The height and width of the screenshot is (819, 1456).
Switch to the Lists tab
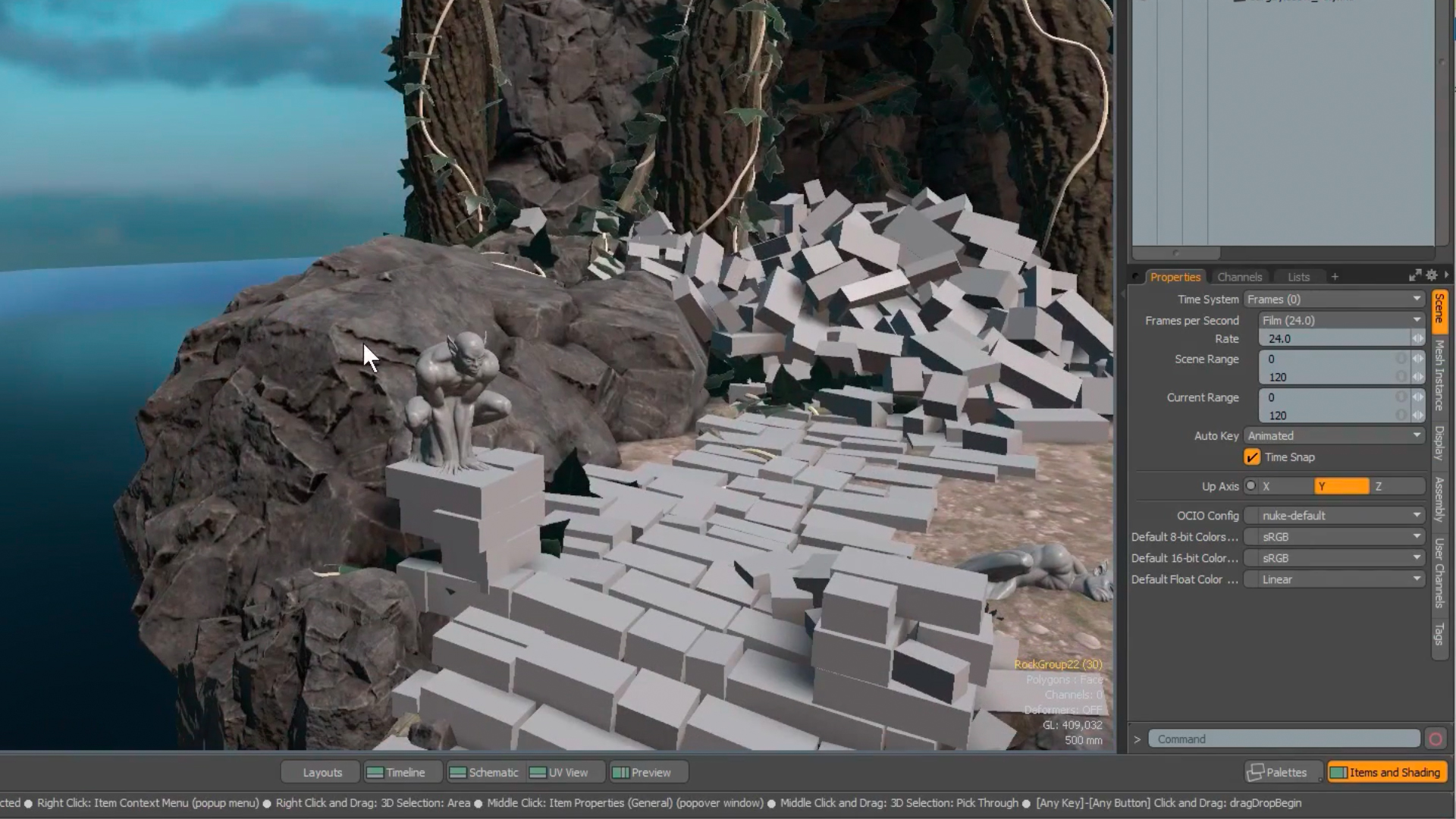1298,277
